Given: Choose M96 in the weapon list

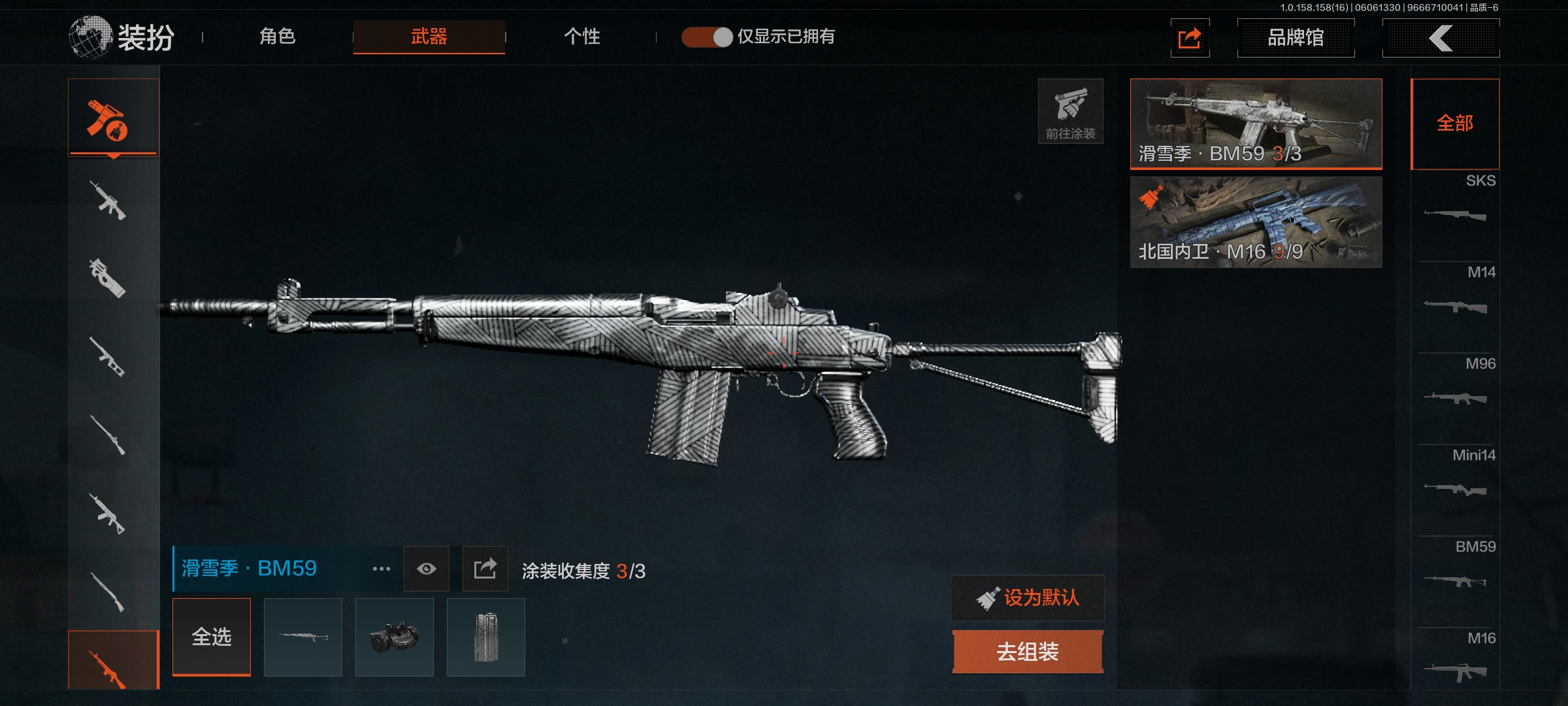Looking at the screenshot, I should [x=1456, y=386].
